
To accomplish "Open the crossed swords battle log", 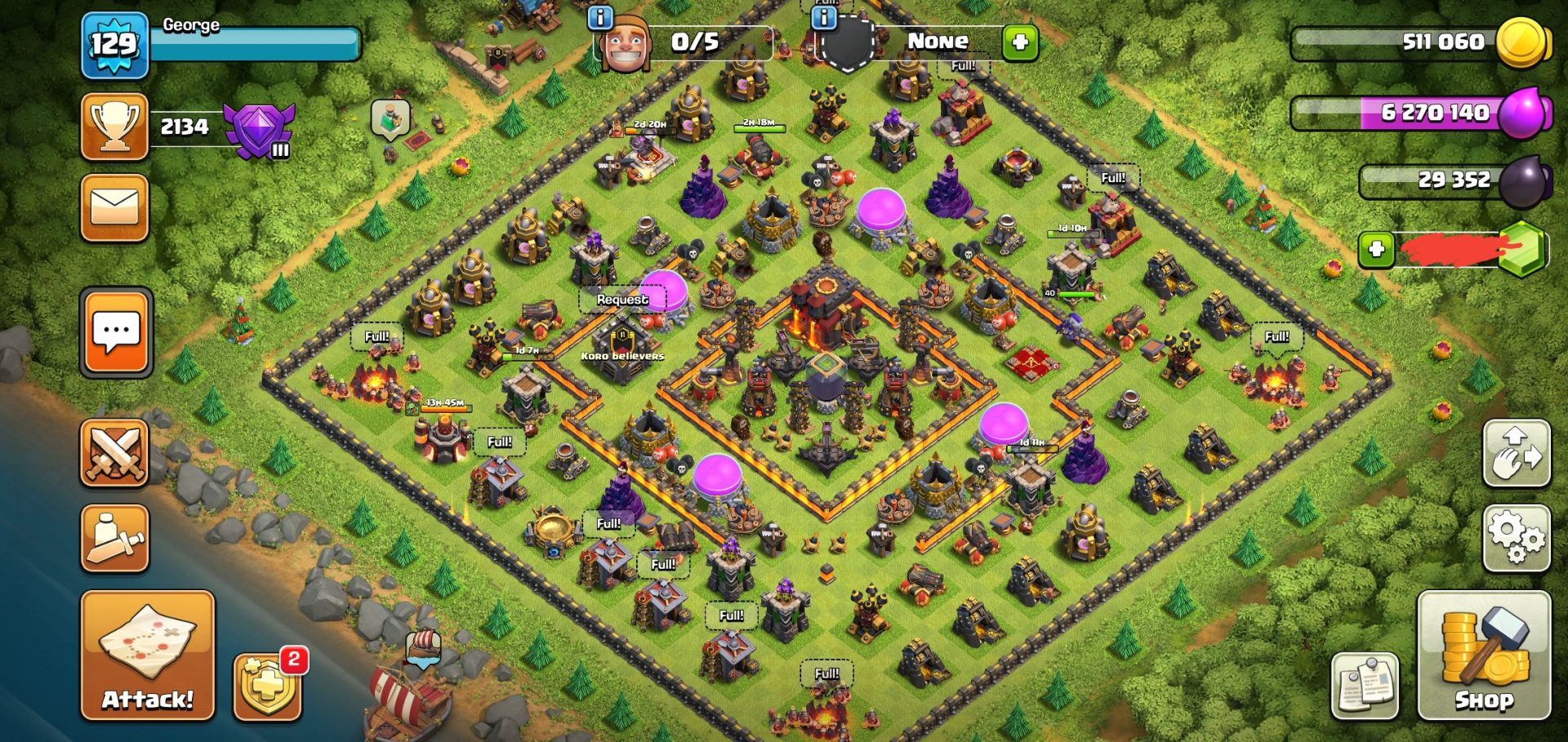I will click(115, 454).
